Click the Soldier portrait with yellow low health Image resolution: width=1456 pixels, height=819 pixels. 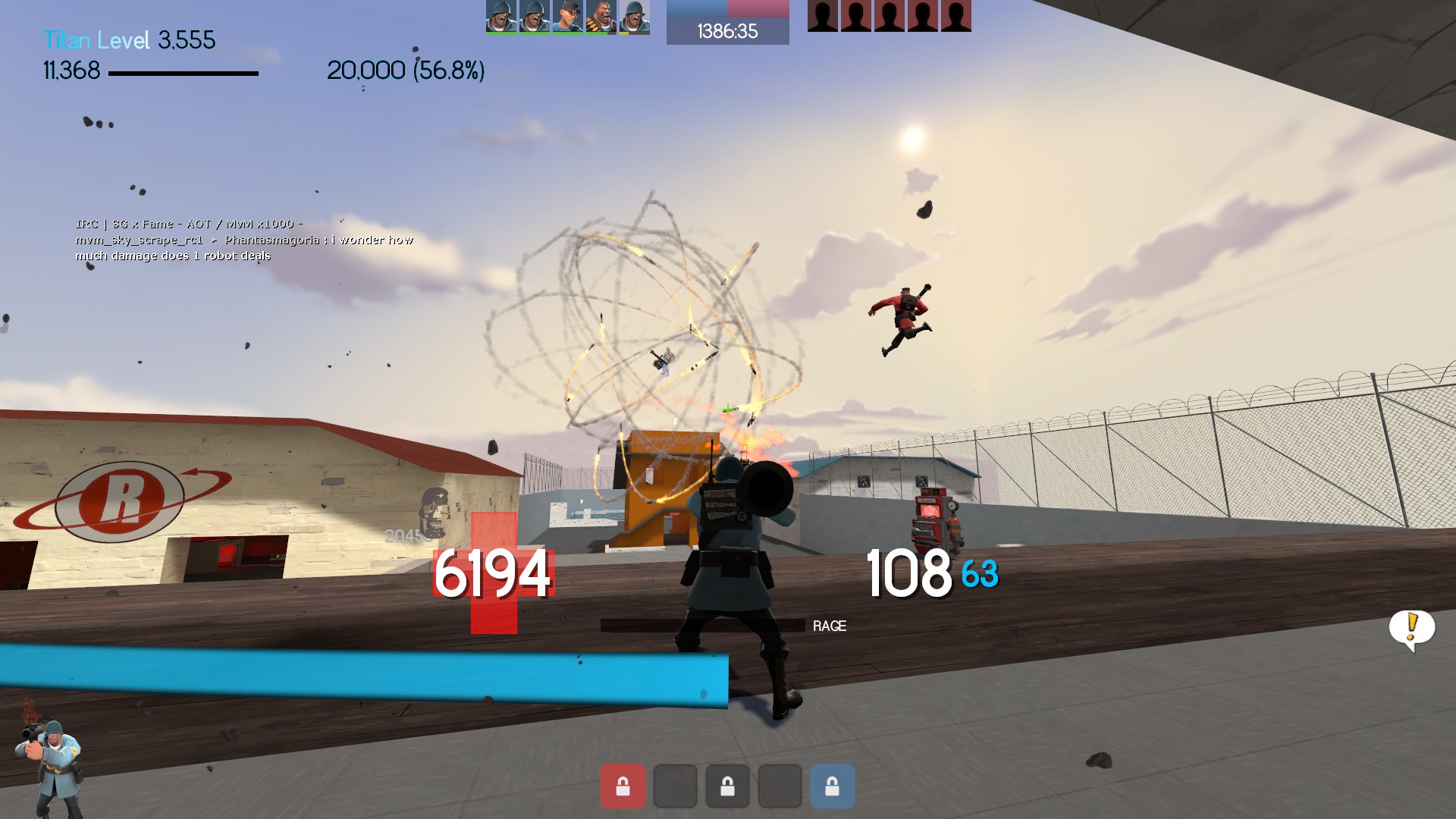click(x=634, y=17)
